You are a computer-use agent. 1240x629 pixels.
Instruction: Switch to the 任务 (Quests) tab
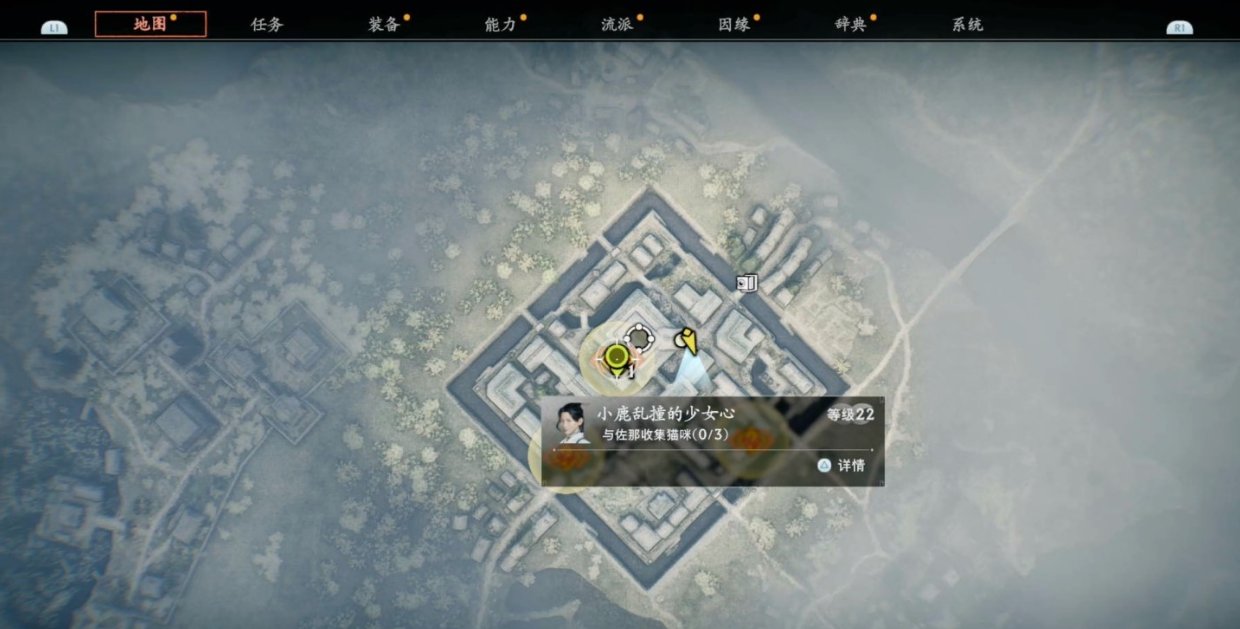click(267, 24)
